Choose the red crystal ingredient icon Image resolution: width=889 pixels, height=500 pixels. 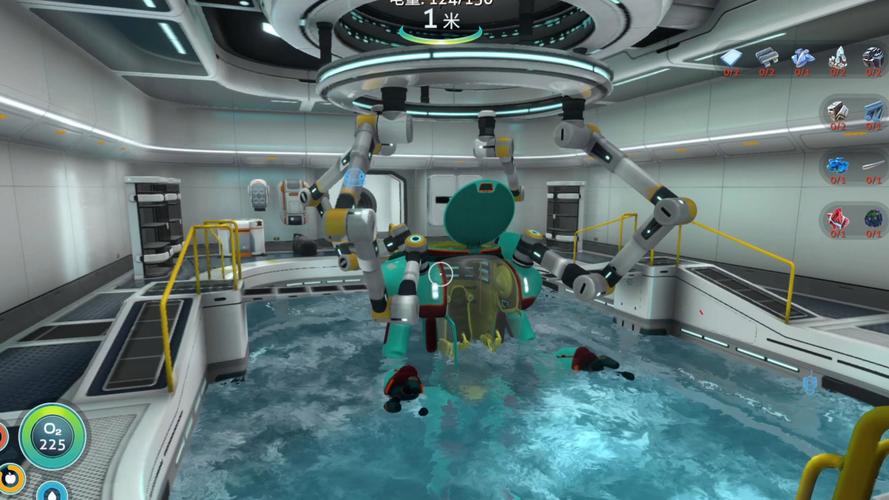(837, 219)
